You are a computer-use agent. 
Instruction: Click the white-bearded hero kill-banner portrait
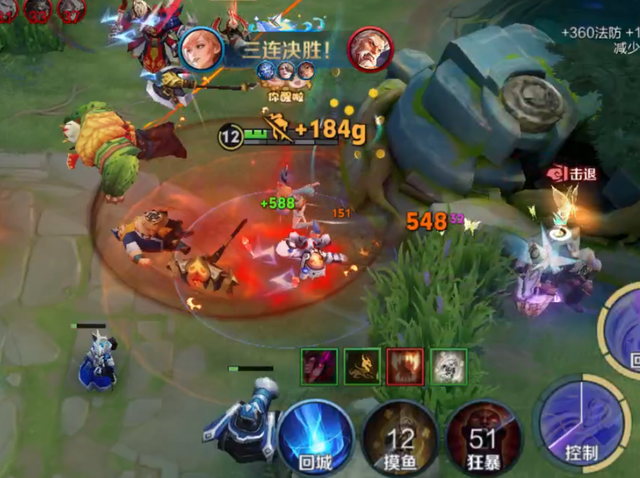coord(369,48)
